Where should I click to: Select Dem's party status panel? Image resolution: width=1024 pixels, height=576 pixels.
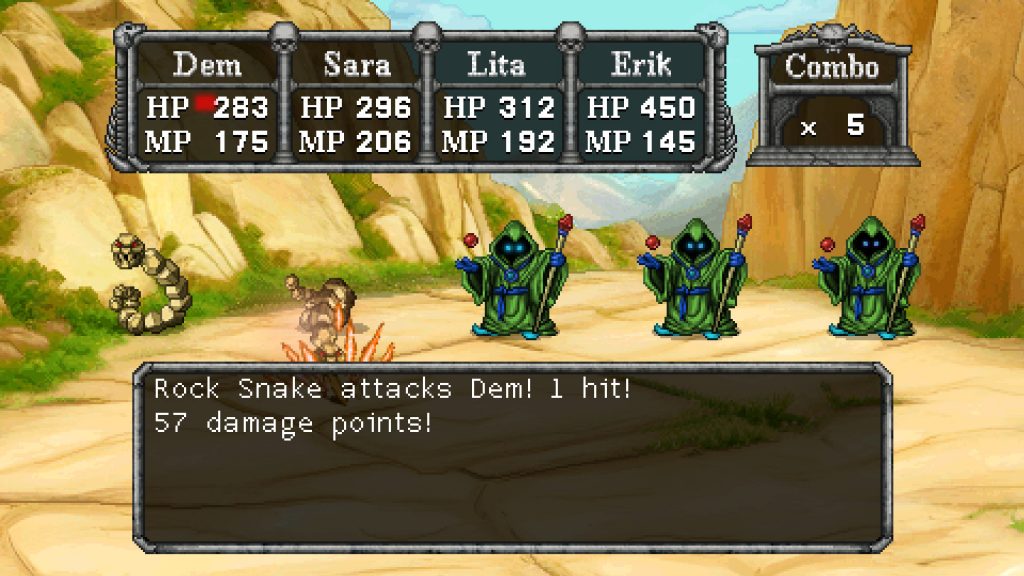(208, 105)
